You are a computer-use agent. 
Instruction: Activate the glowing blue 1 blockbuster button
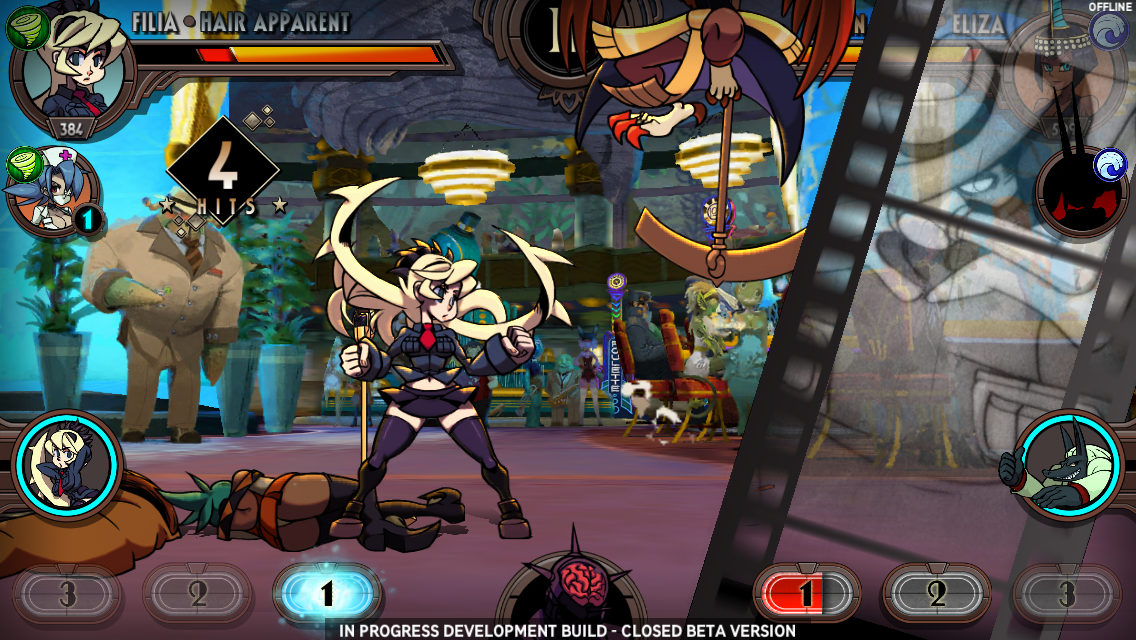click(326, 594)
